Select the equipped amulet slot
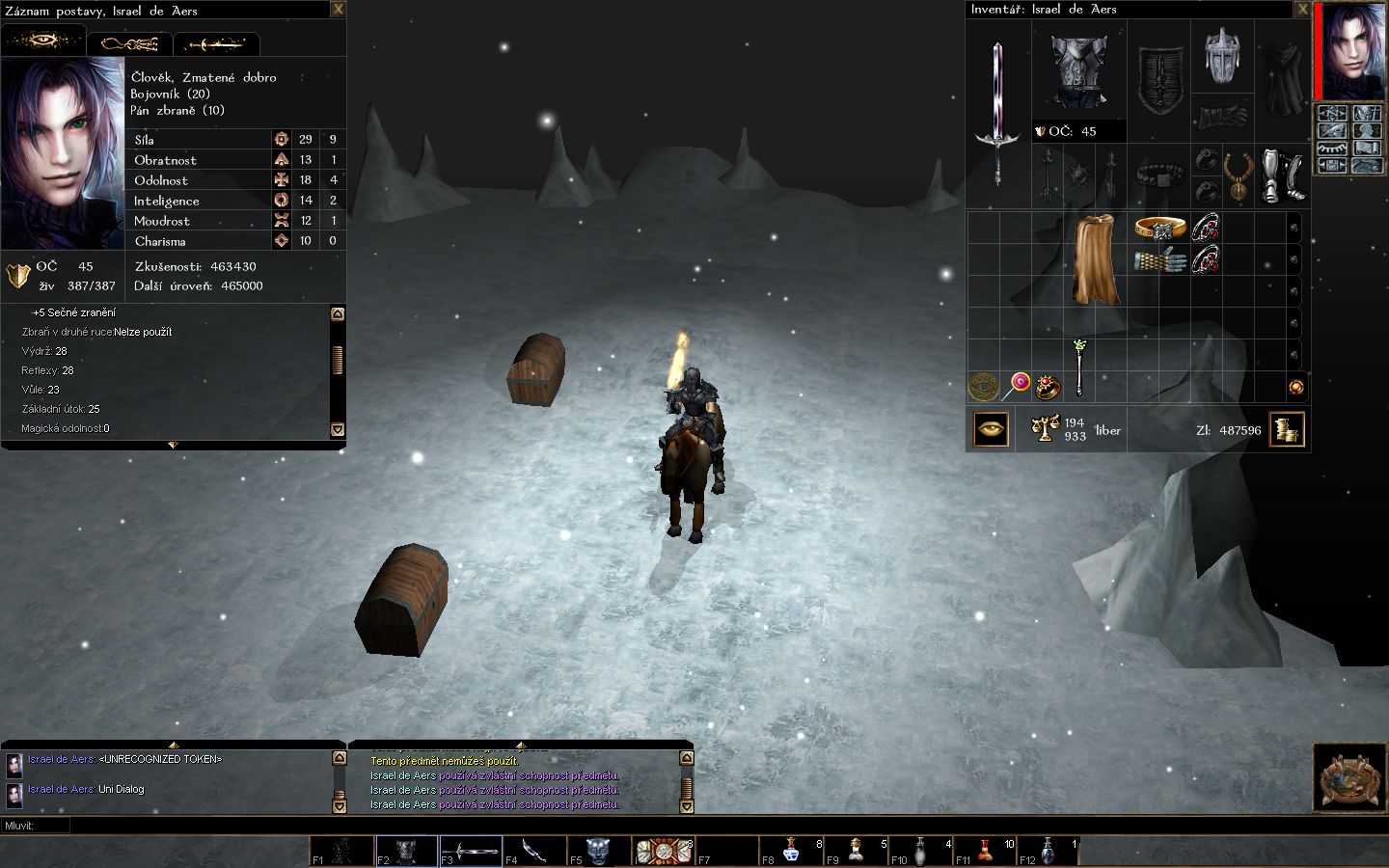 tap(1238, 176)
